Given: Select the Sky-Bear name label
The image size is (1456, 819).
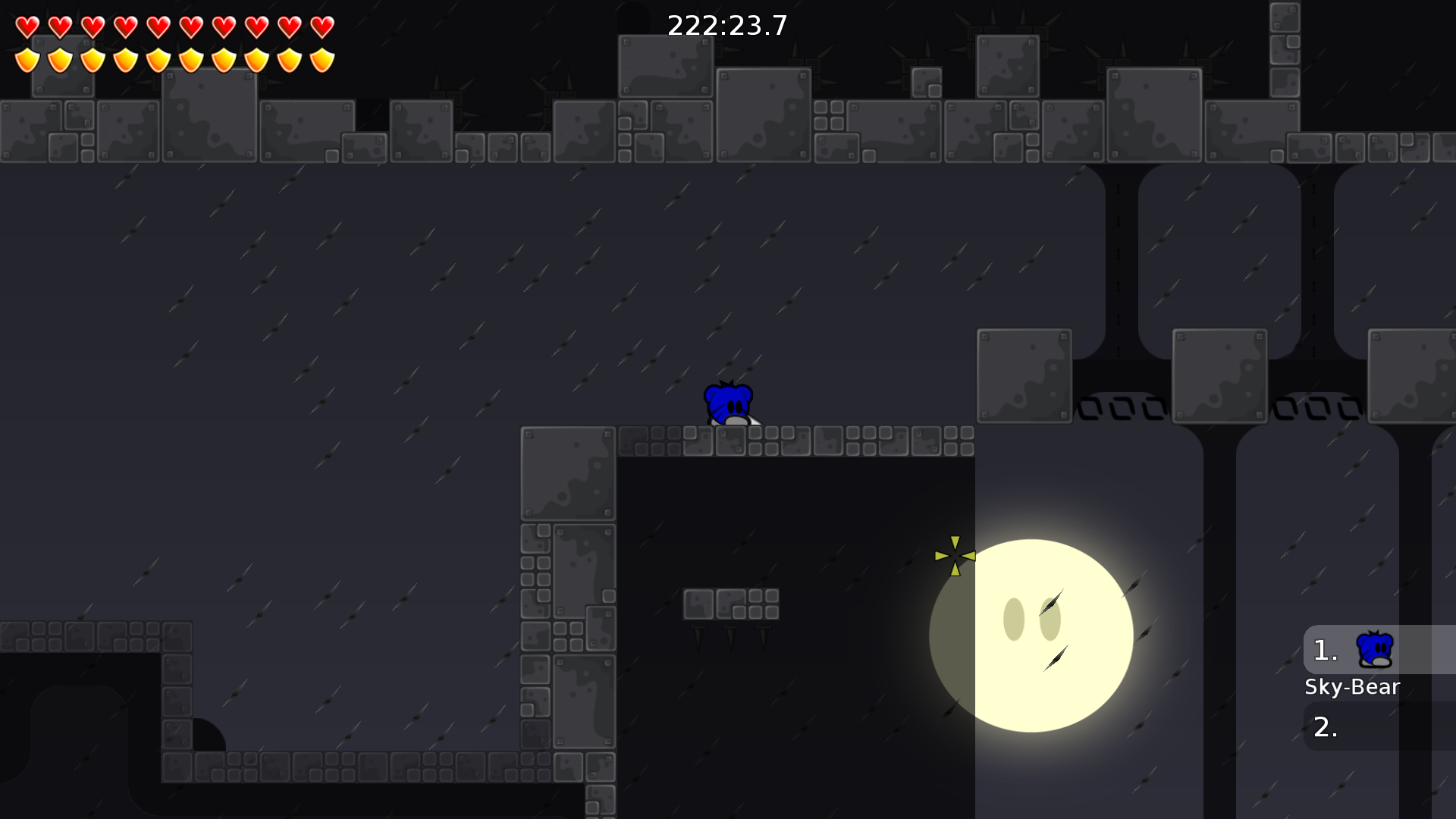Looking at the screenshot, I should point(1353,687).
